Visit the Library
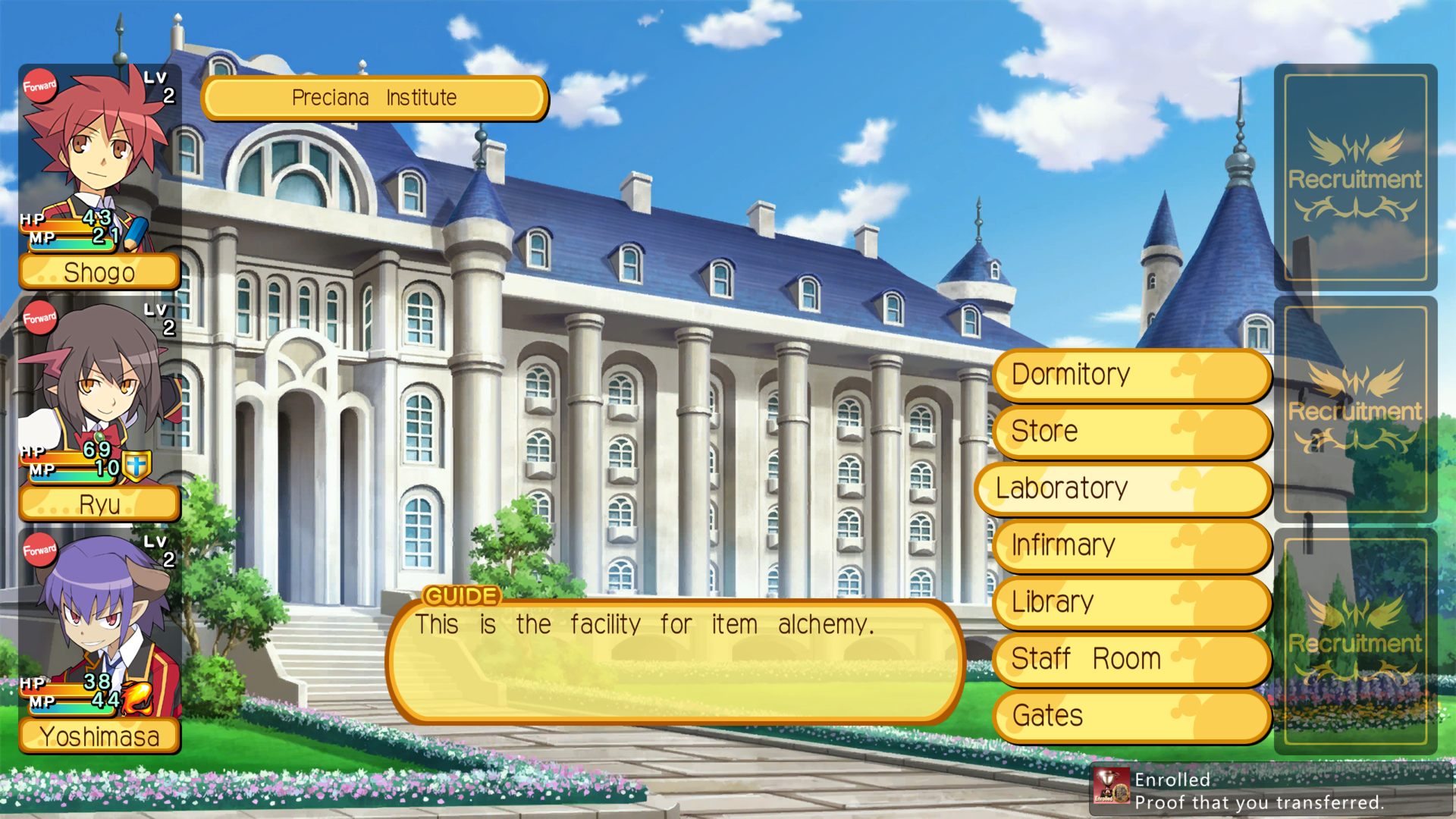The width and height of the screenshot is (1456, 819). (1131, 602)
